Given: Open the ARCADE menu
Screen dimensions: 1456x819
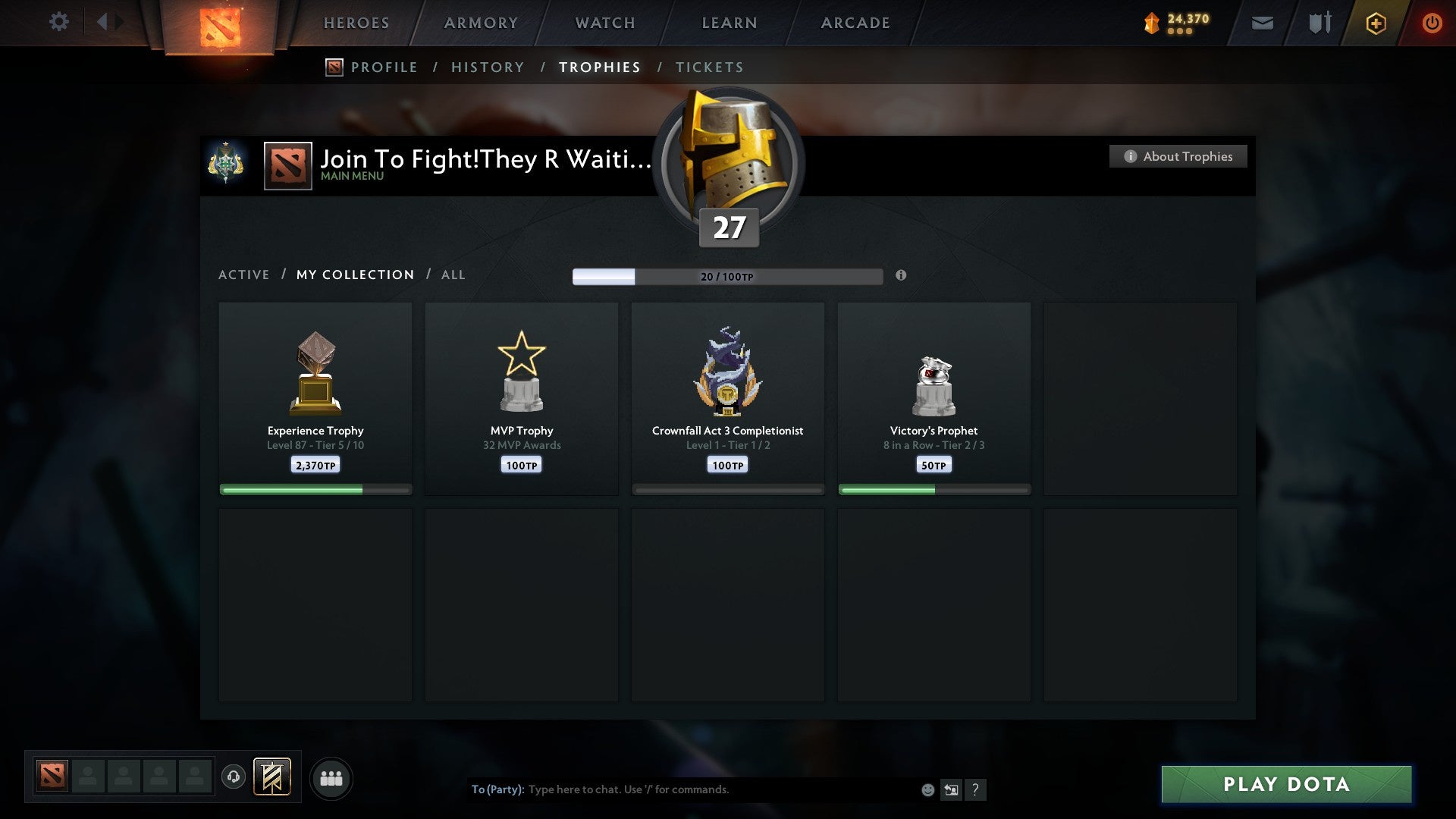Looking at the screenshot, I should 855,23.
